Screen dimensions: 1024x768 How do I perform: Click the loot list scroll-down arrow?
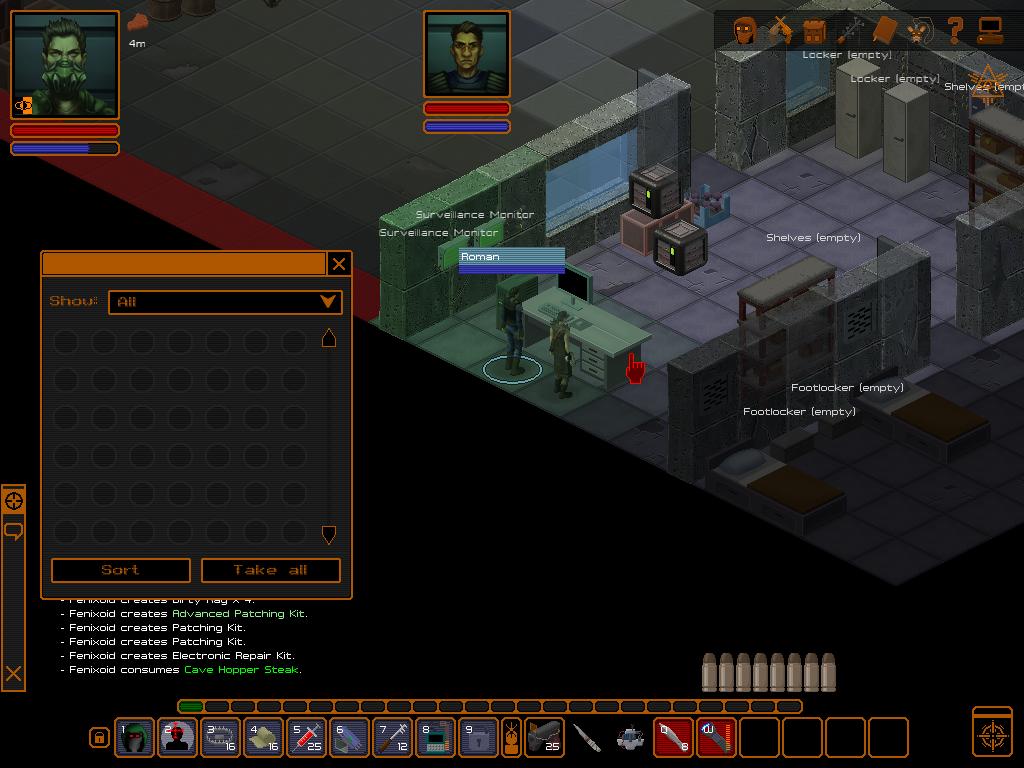[x=328, y=535]
